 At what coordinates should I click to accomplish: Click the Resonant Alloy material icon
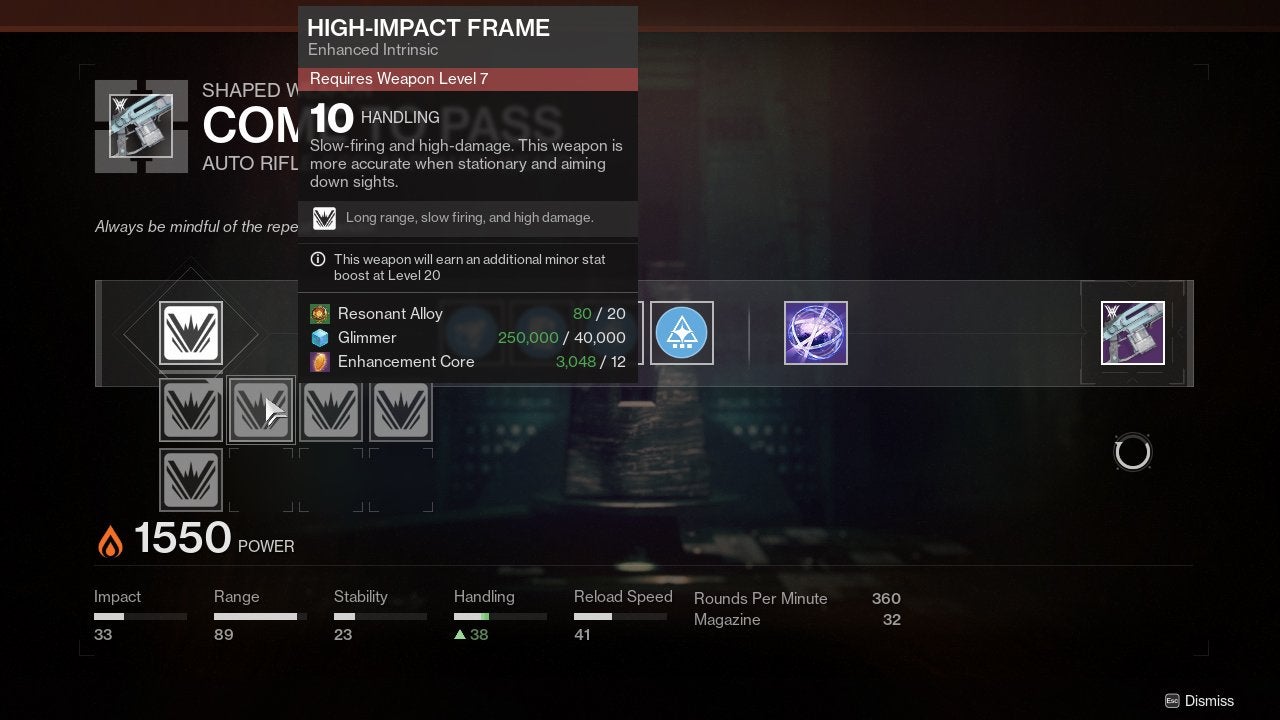[320, 313]
